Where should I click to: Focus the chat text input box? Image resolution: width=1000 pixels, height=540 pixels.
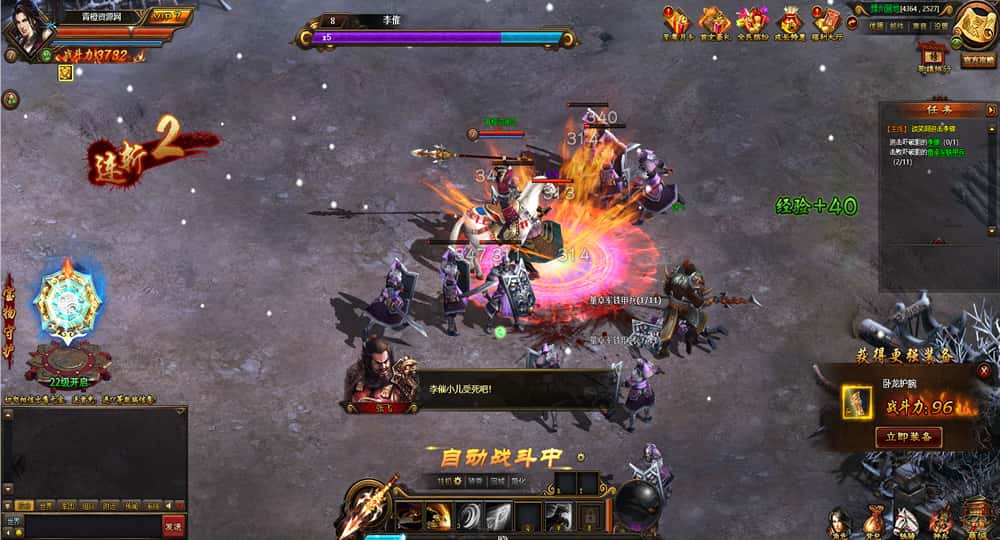click(x=92, y=526)
